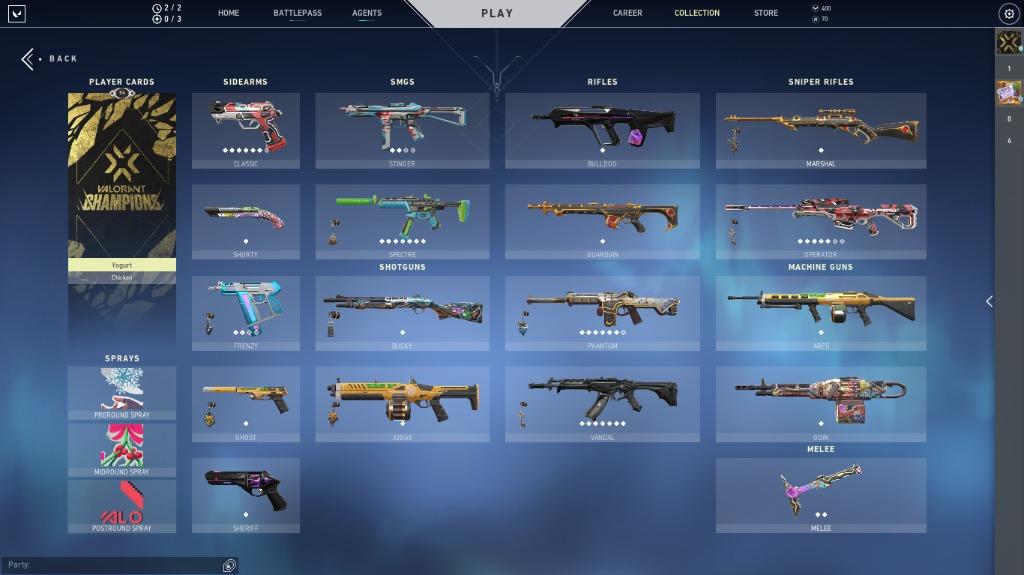Select the Odin machine gun slot
This screenshot has width=1024, height=575.
(820, 403)
